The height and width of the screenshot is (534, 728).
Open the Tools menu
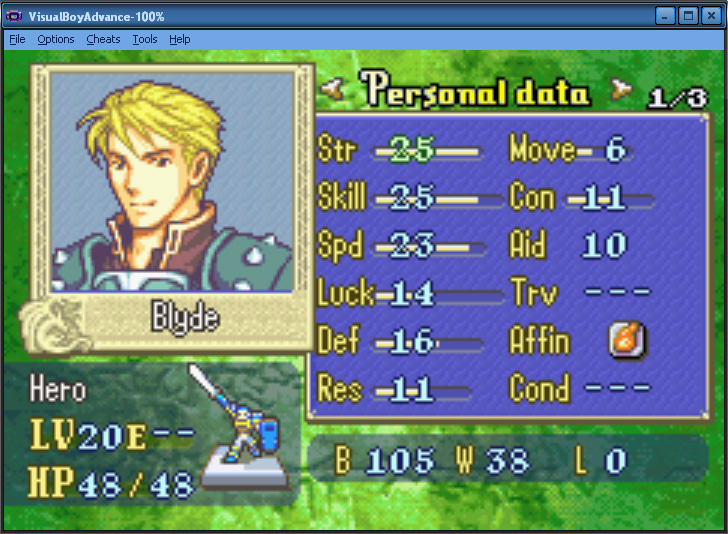click(145, 39)
